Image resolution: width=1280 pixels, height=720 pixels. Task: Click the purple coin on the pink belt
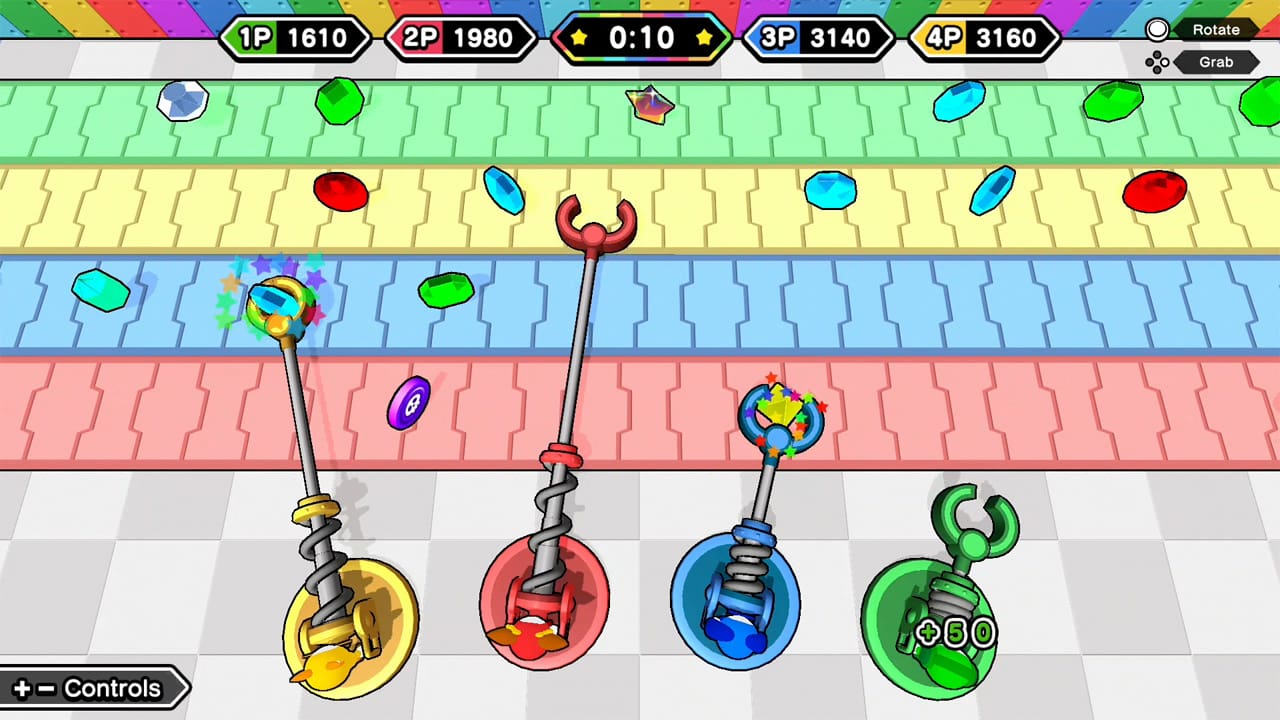point(408,400)
